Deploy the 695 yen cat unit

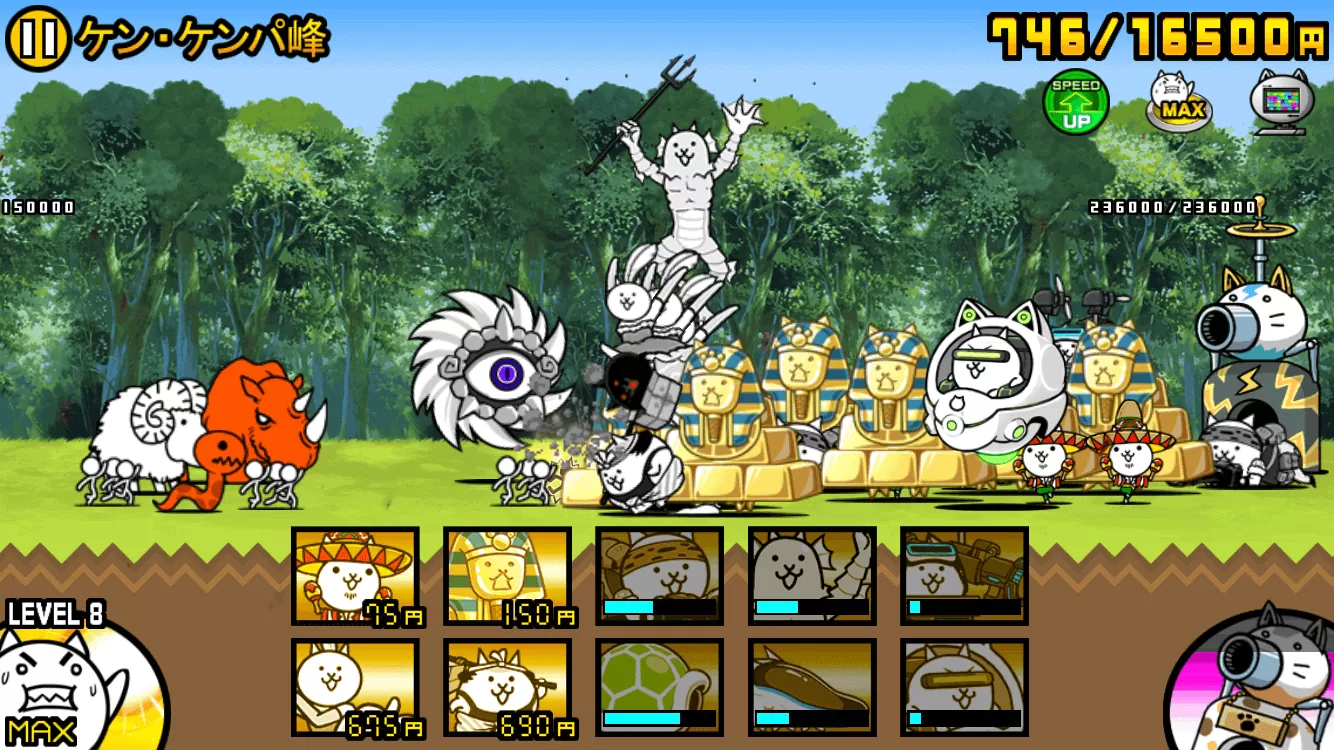pyautogui.click(x=355, y=688)
